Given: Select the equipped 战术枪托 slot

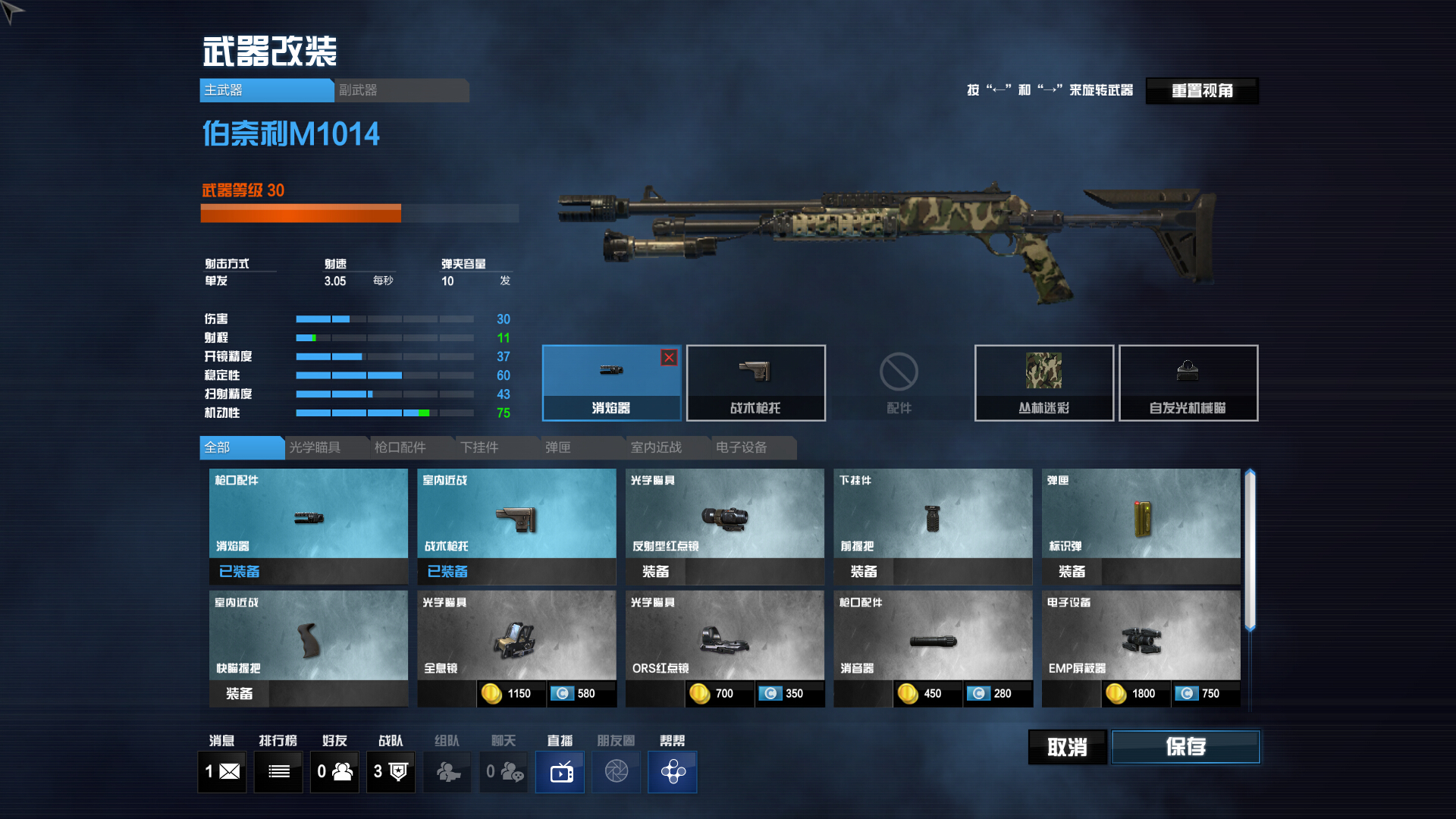Looking at the screenshot, I should [755, 383].
